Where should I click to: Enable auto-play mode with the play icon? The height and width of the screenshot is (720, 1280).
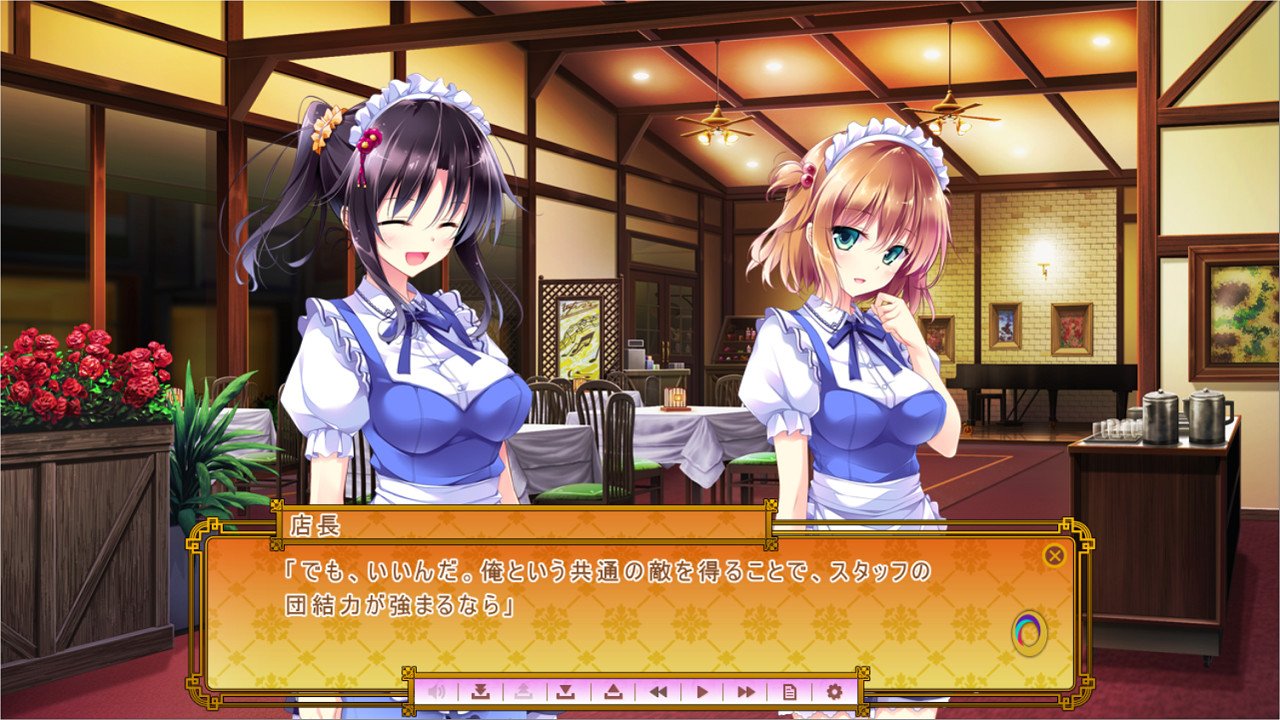pyautogui.click(x=704, y=690)
